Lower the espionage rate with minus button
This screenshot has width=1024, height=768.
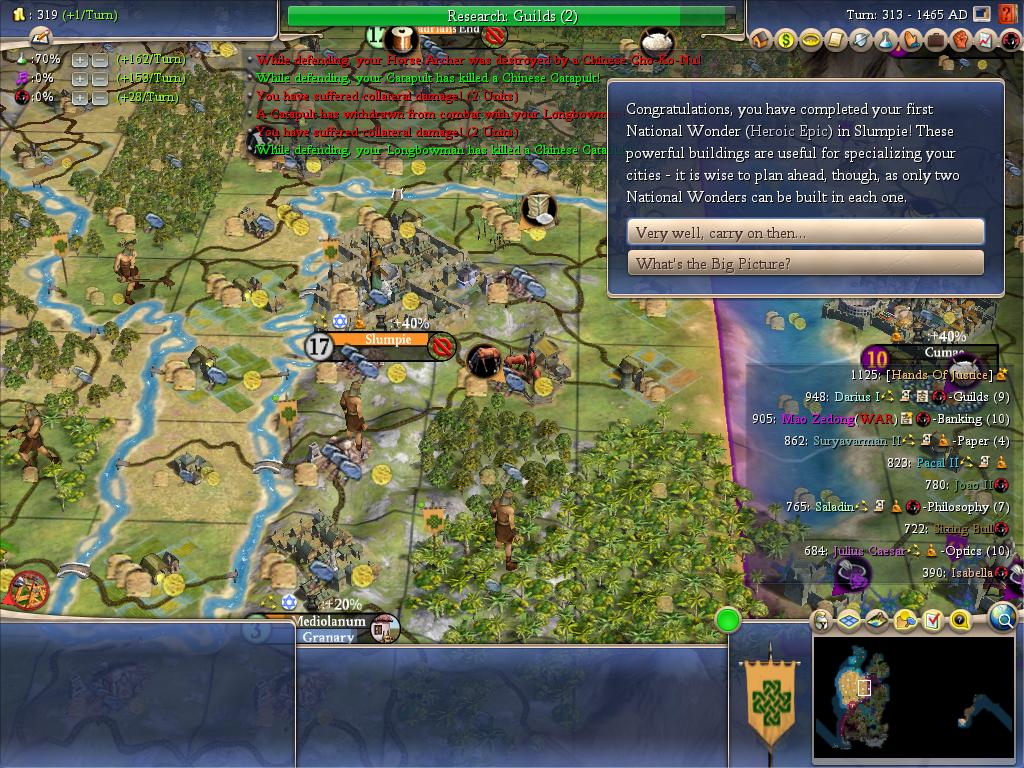tap(100, 98)
